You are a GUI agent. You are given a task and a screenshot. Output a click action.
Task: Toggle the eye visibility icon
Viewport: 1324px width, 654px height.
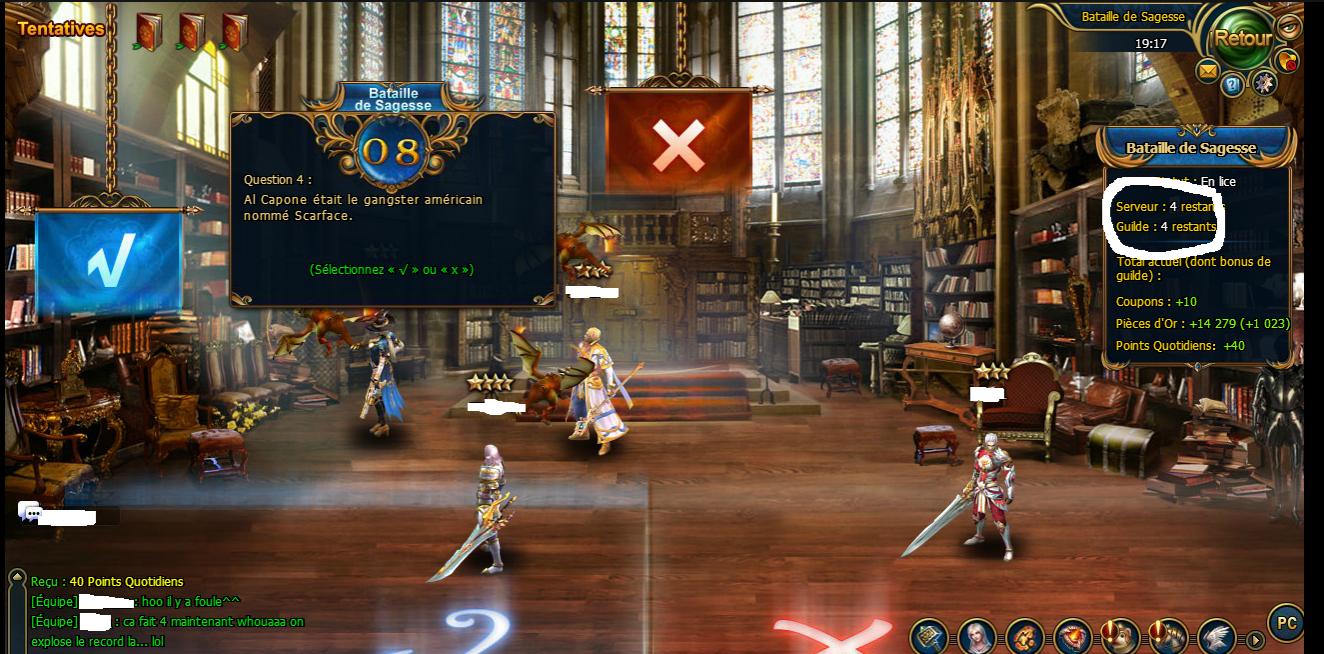(x=1289, y=26)
